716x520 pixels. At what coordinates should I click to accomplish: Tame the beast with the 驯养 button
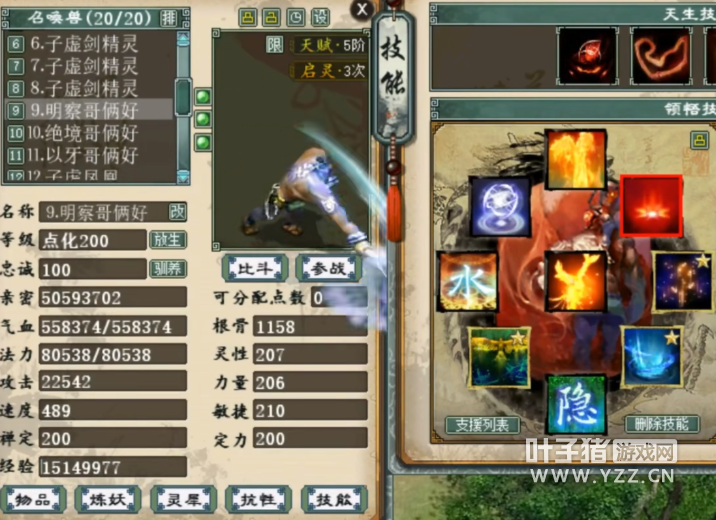tap(167, 269)
